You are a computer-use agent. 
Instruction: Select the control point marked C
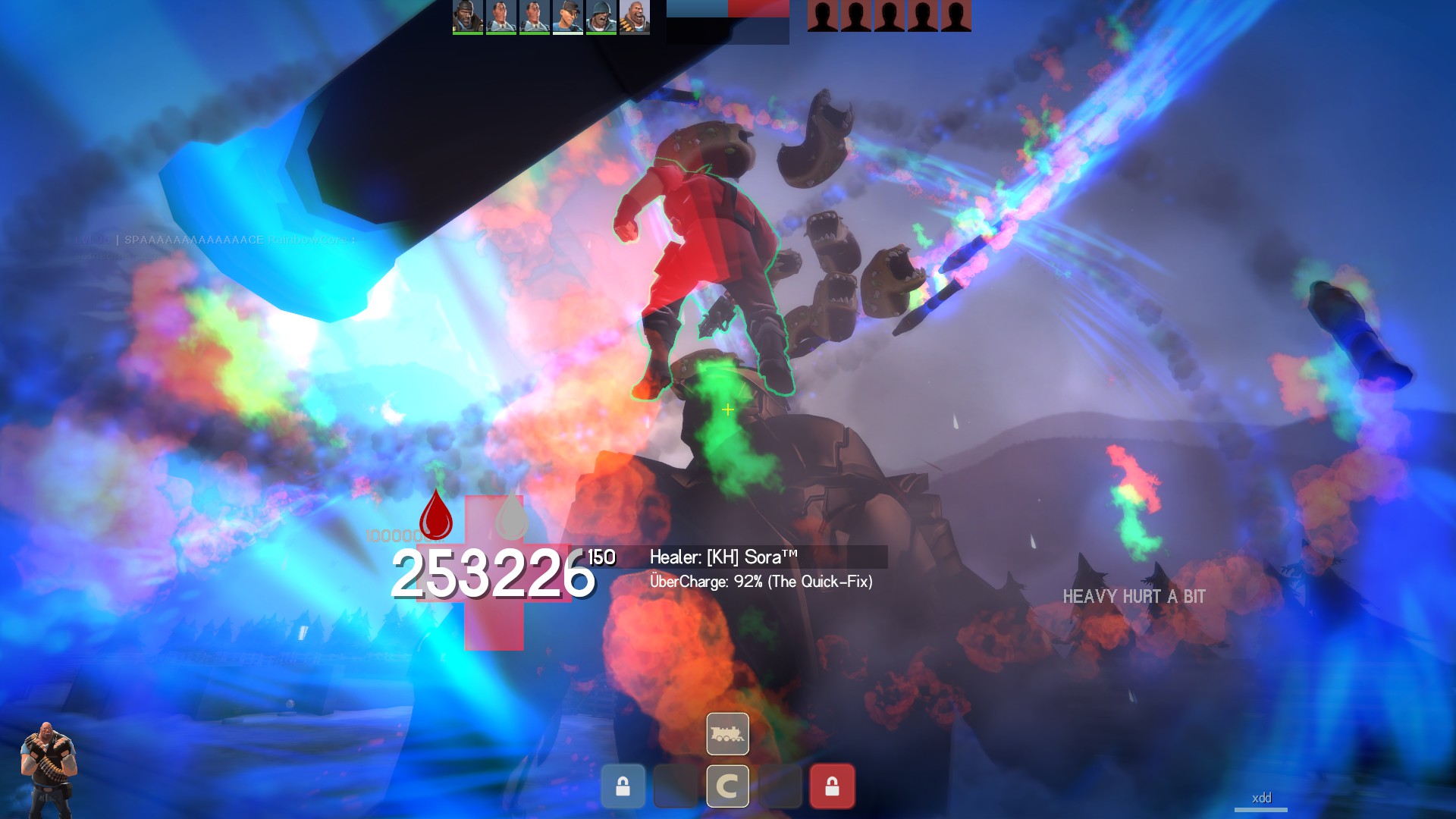727,786
